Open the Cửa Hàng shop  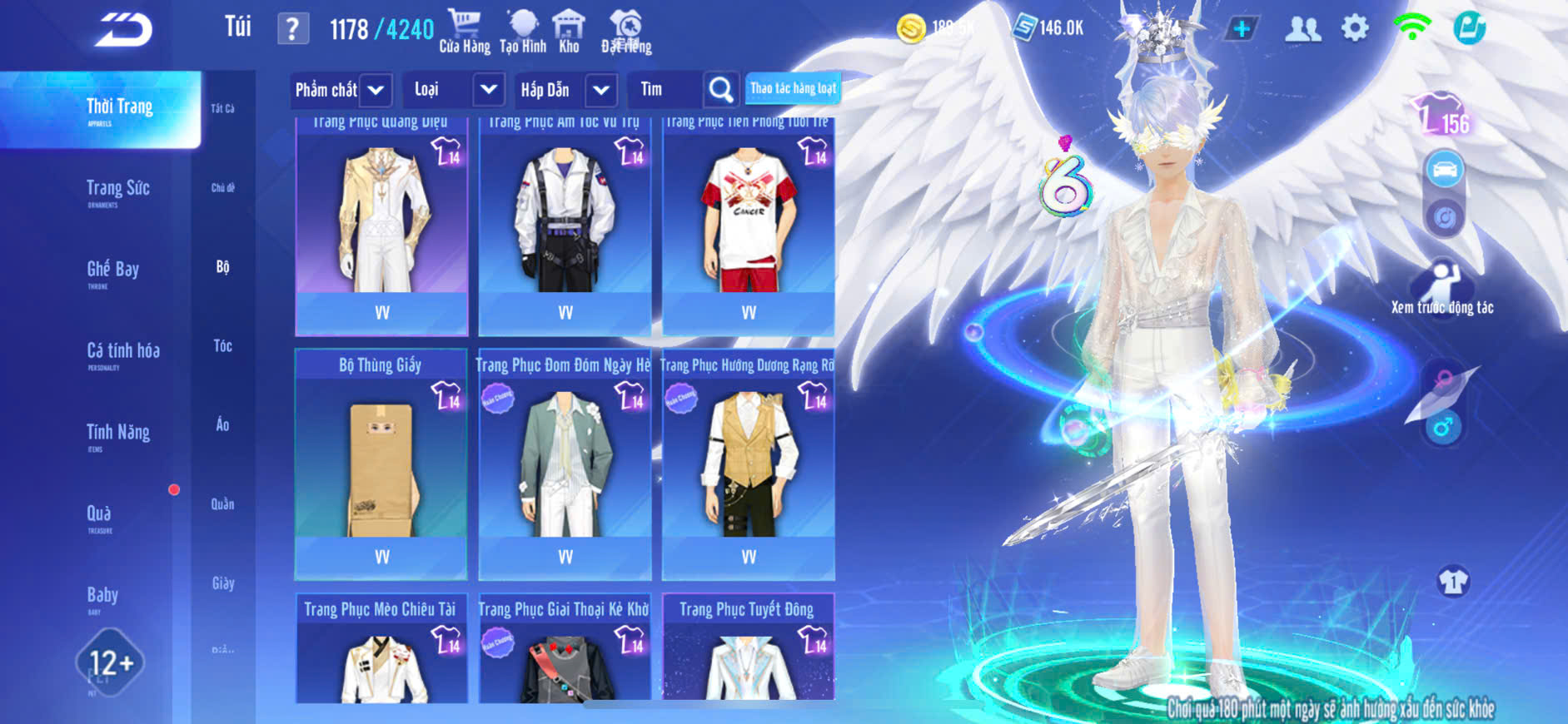tap(465, 32)
